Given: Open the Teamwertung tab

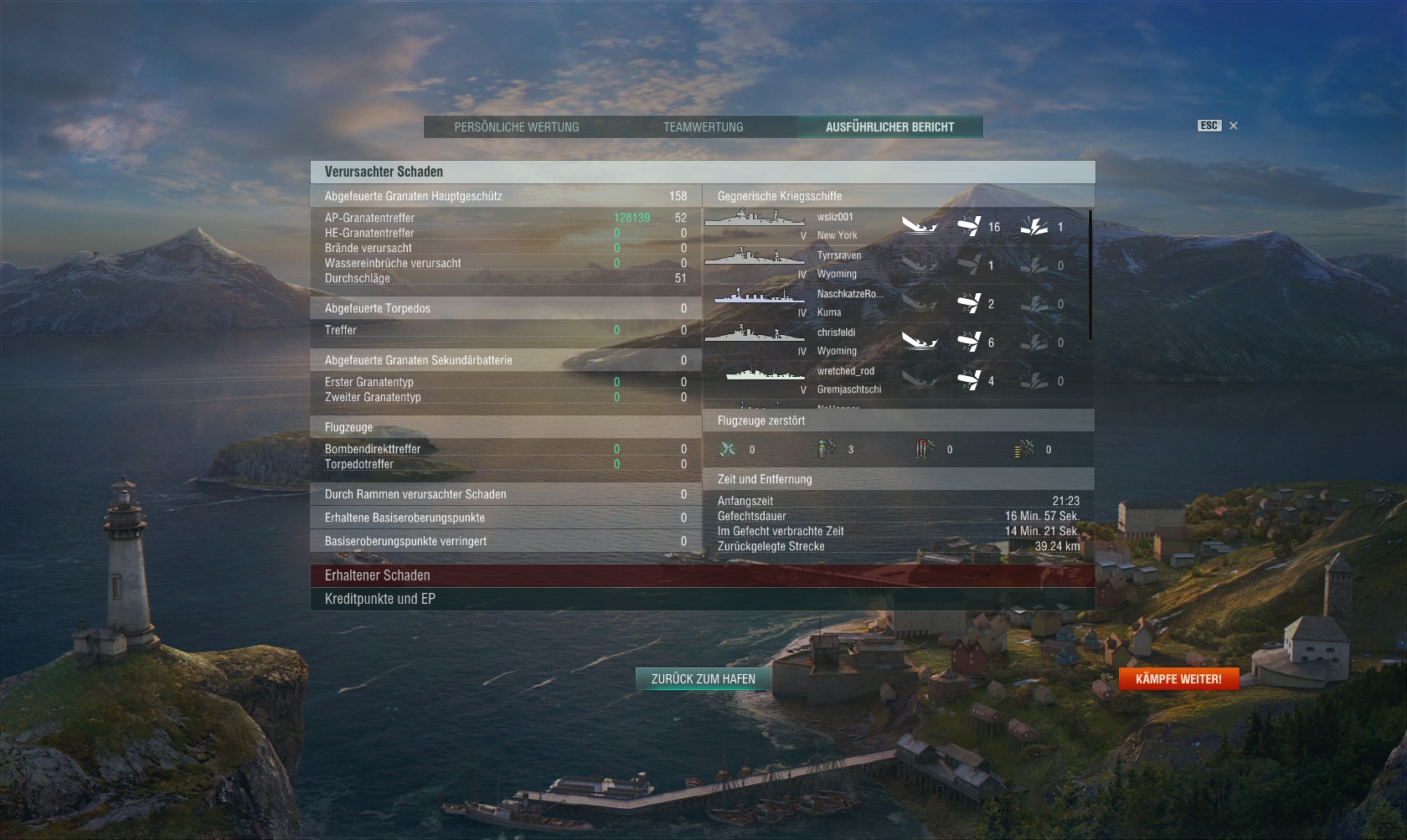Looking at the screenshot, I should tap(703, 127).
